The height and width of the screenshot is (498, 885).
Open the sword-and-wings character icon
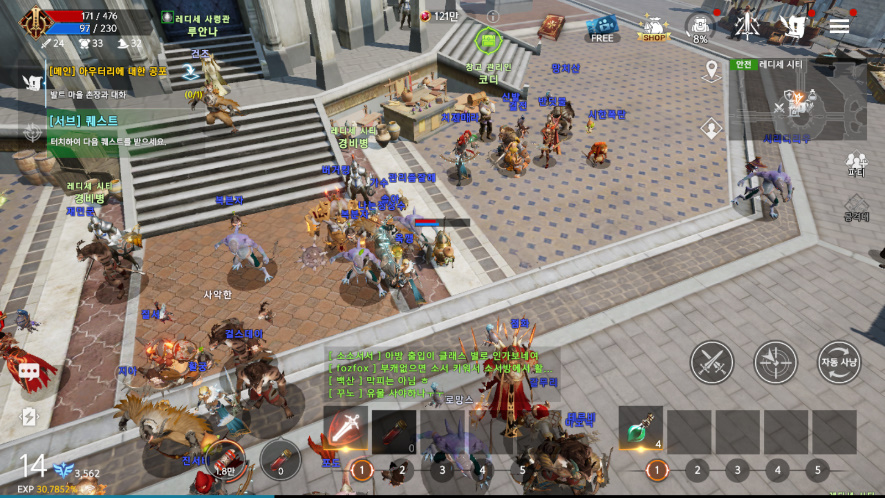[x=744, y=26]
